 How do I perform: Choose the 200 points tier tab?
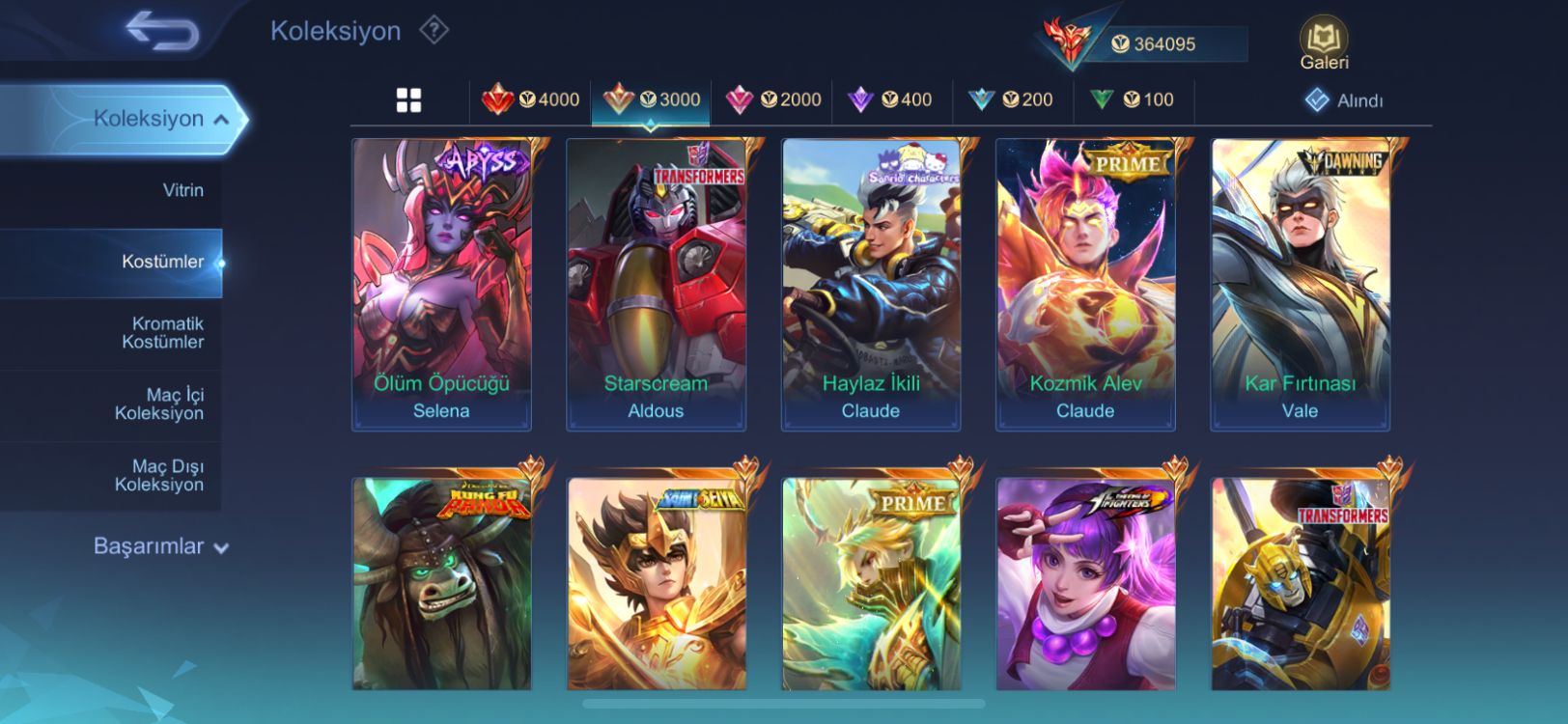pos(1011,99)
